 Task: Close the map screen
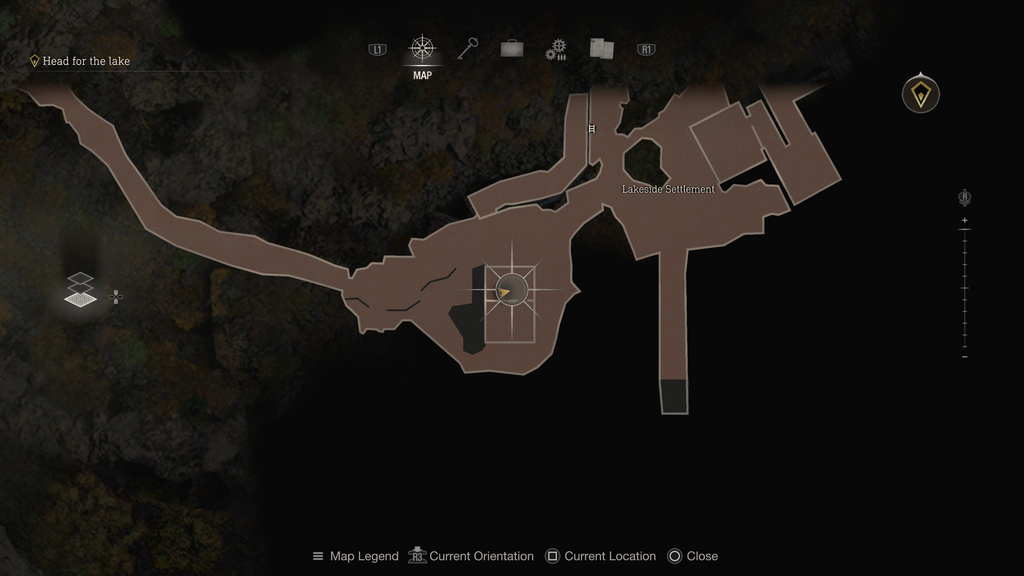692,556
